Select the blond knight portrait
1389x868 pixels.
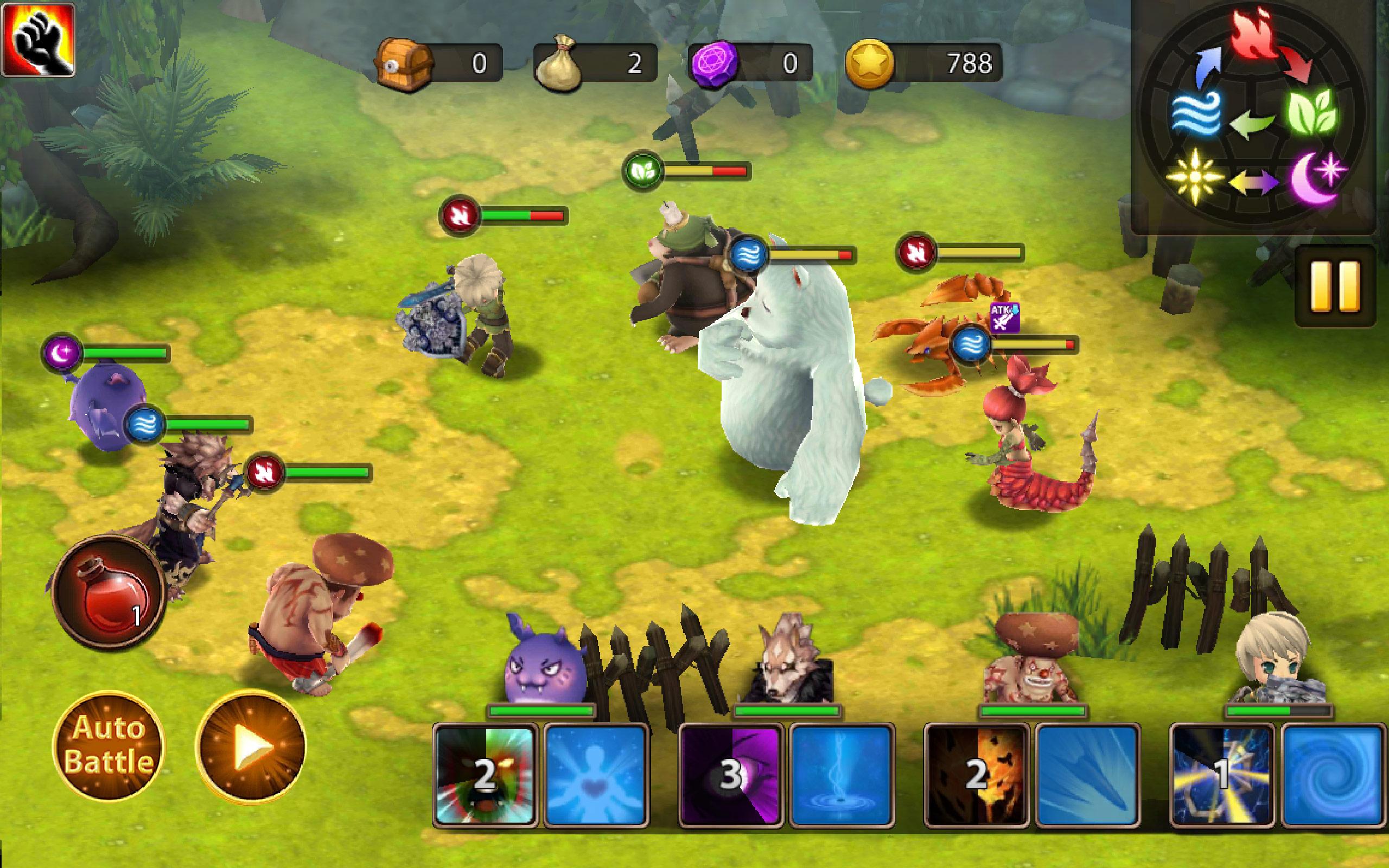pos(1278,666)
